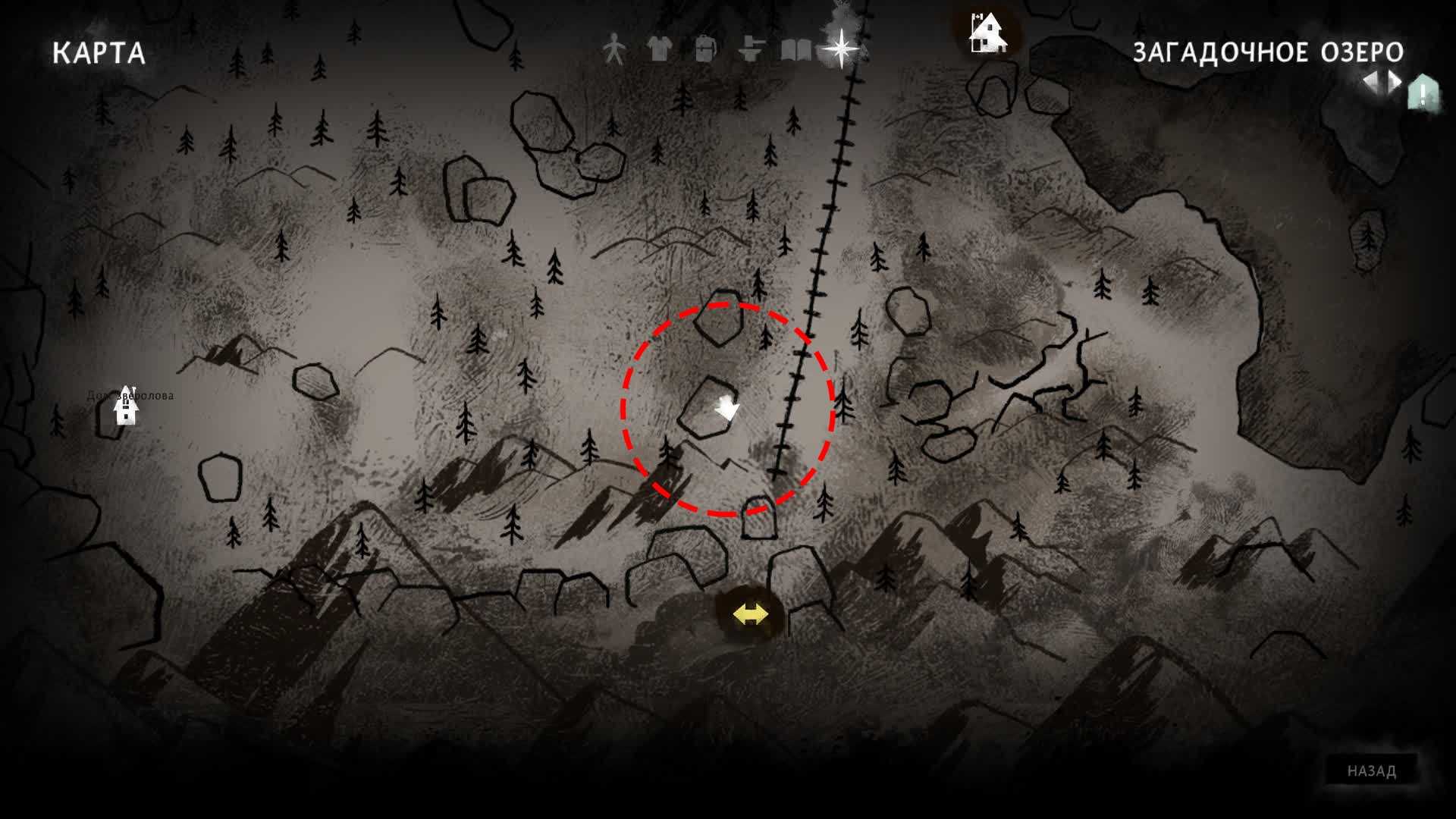
Task: Open the journal tab with the book icon
Action: (796, 50)
